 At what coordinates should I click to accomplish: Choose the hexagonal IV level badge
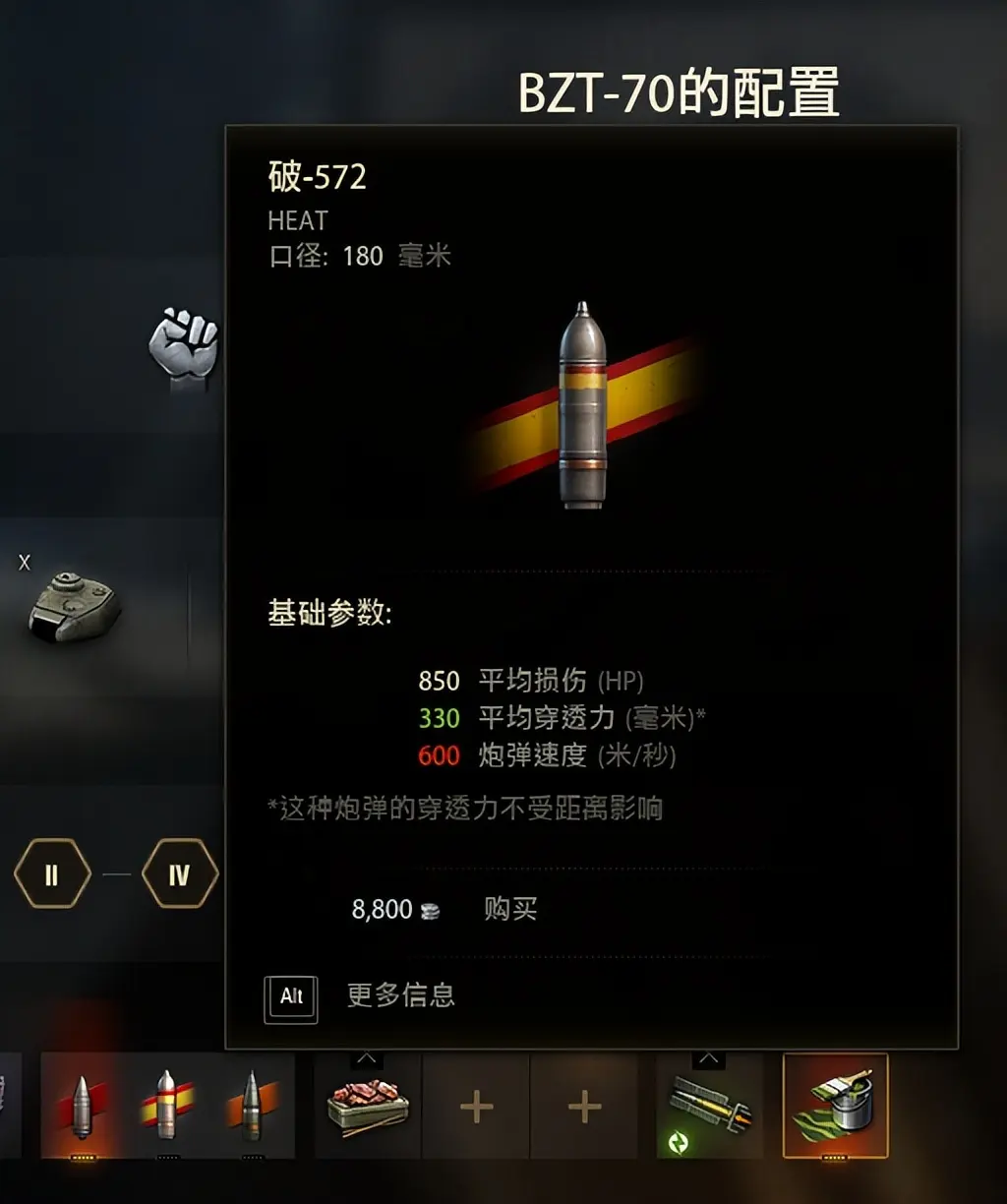click(x=179, y=873)
